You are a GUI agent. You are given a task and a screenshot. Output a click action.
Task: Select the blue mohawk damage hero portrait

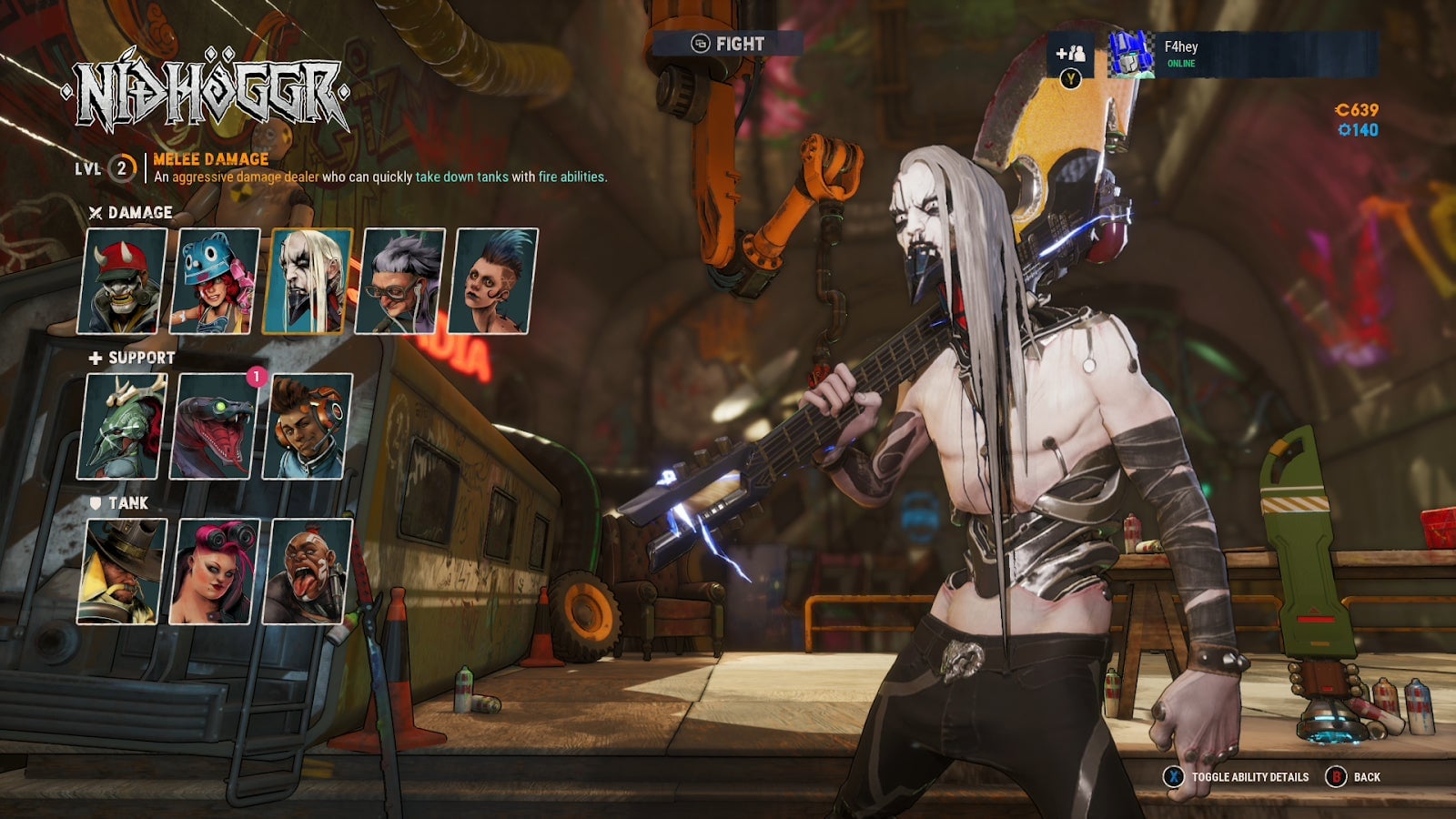click(x=488, y=283)
